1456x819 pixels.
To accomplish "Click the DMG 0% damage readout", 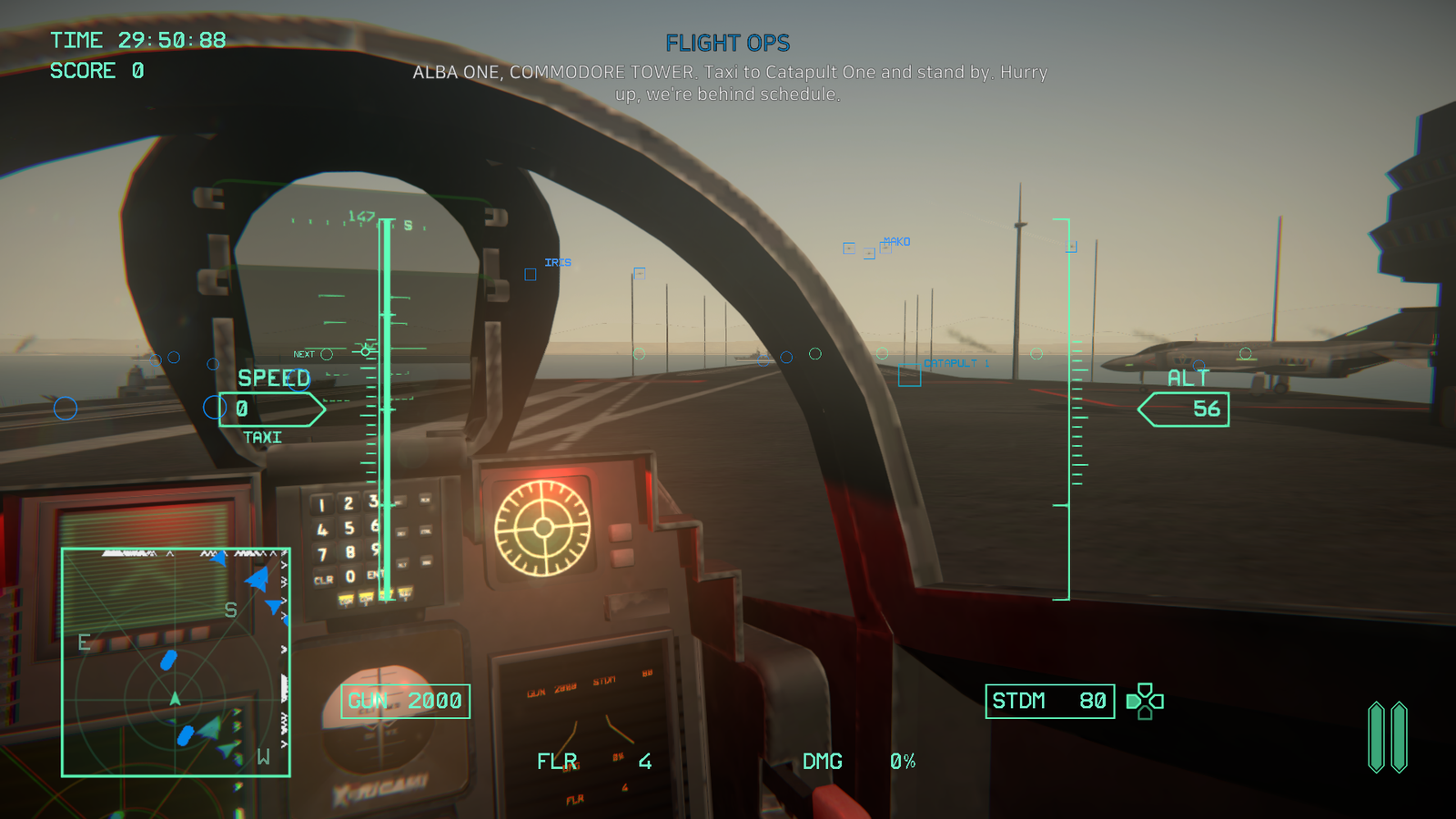I will click(861, 761).
